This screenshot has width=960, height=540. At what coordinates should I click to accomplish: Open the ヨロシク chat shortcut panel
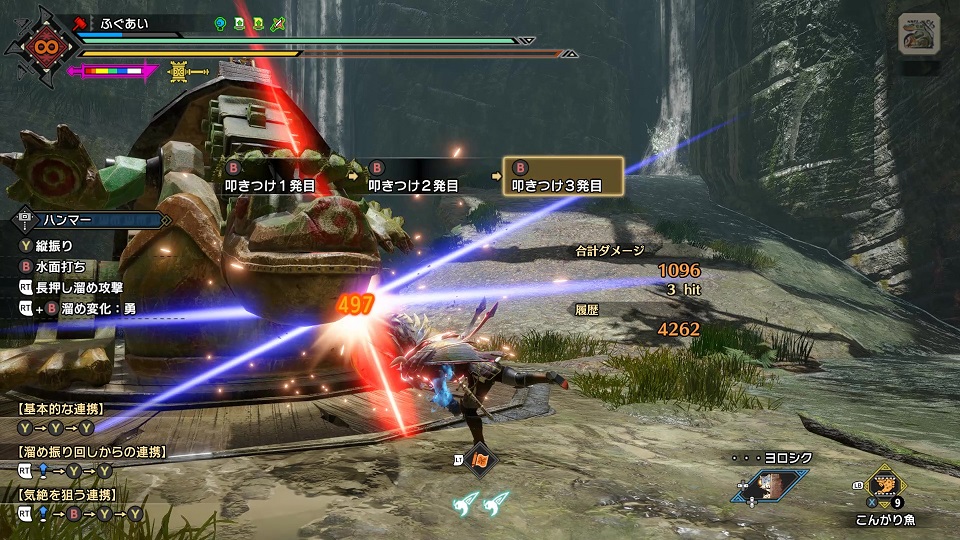(x=768, y=486)
